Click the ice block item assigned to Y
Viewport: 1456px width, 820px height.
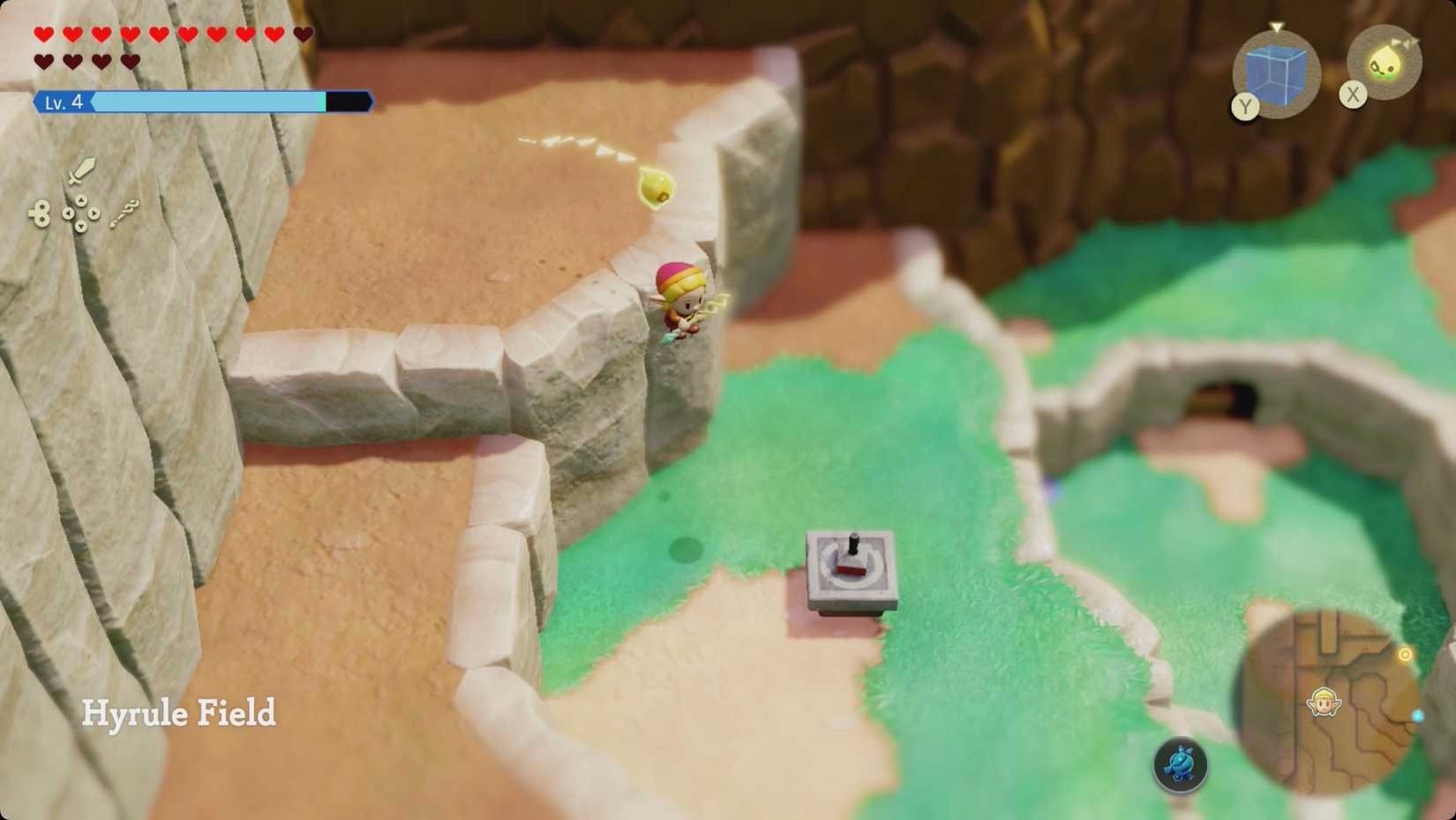[1277, 72]
